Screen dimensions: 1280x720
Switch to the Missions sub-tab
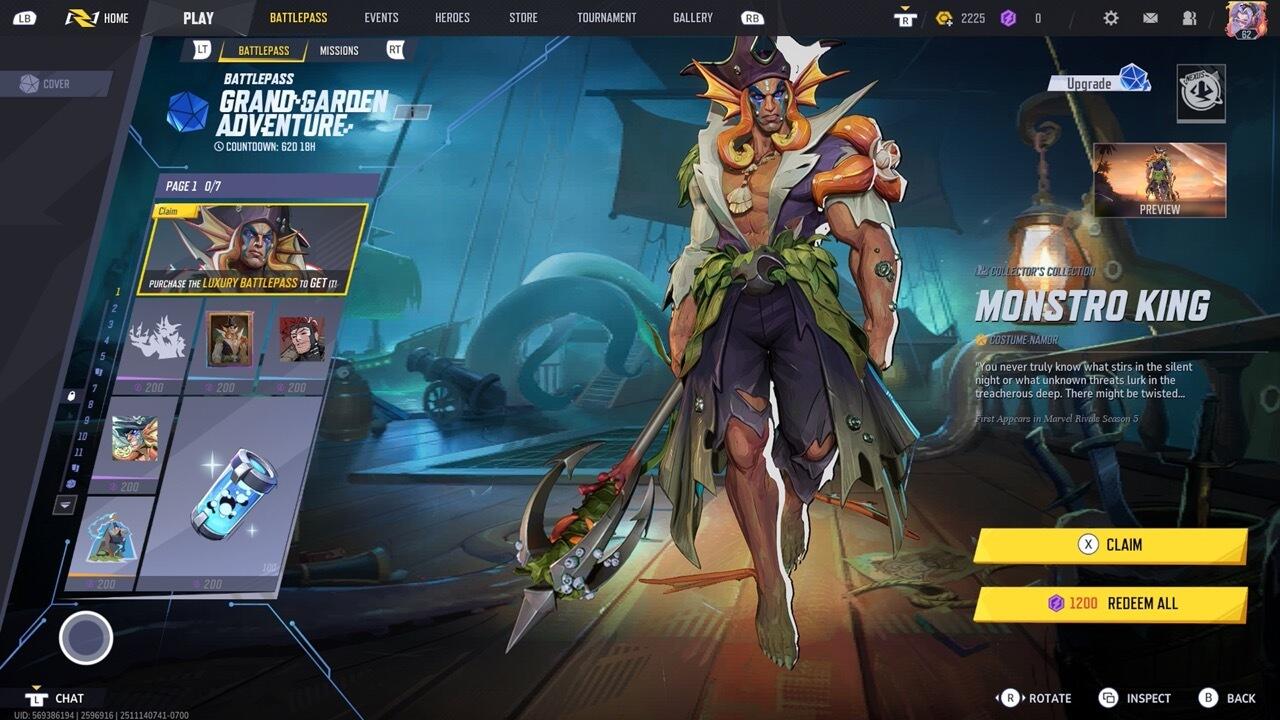(339, 51)
